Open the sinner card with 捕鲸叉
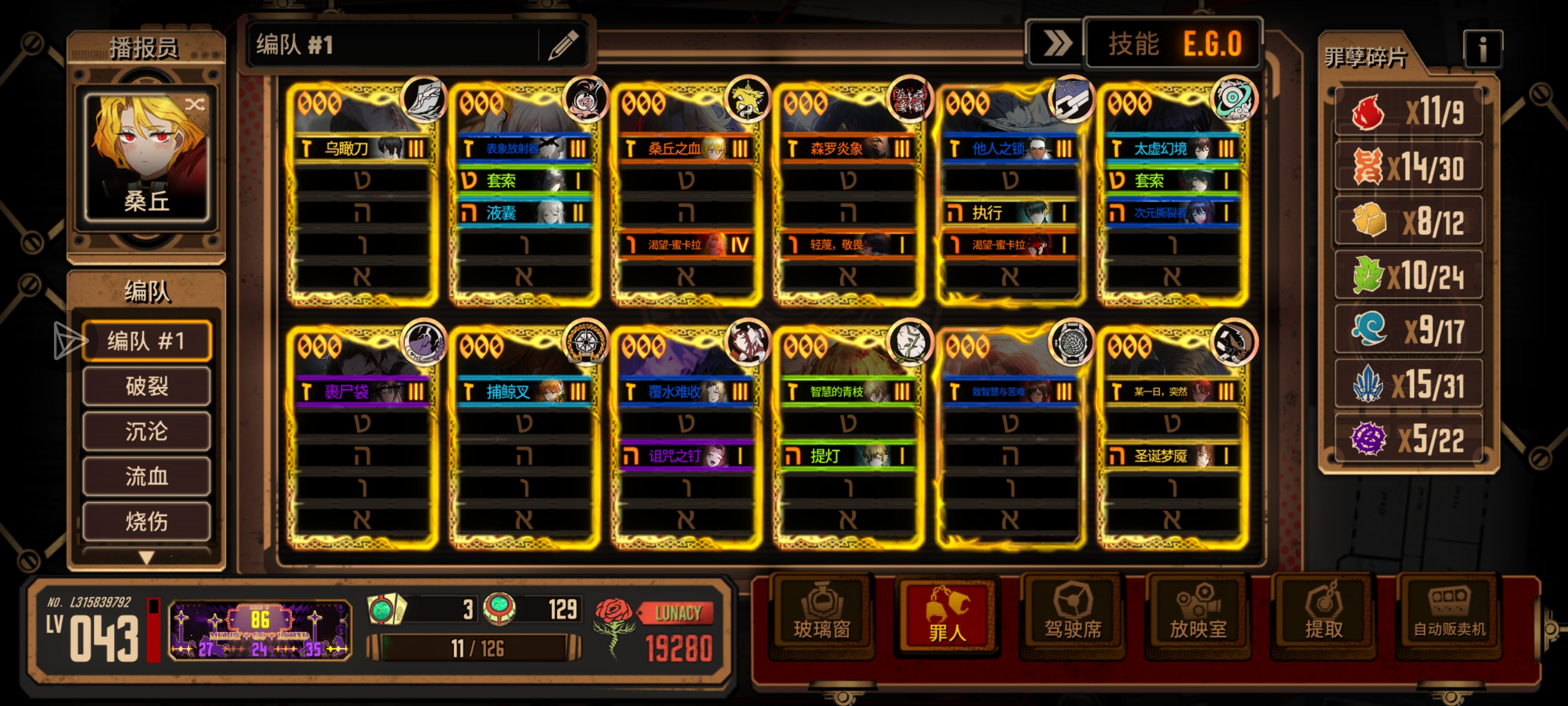The width and height of the screenshot is (1568, 706). tap(524, 436)
